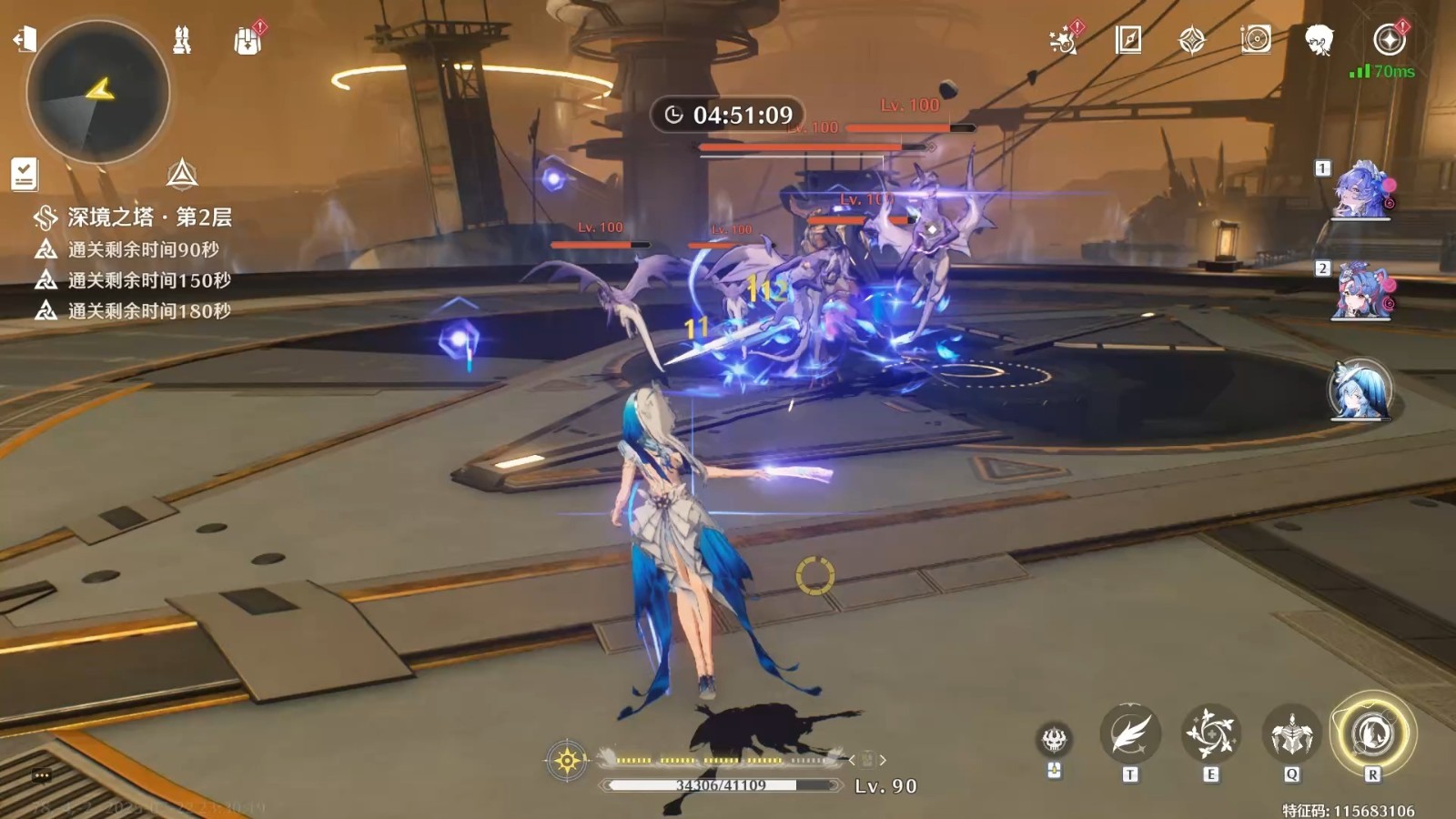Open the round star icon above the ping

tap(1389, 39)
